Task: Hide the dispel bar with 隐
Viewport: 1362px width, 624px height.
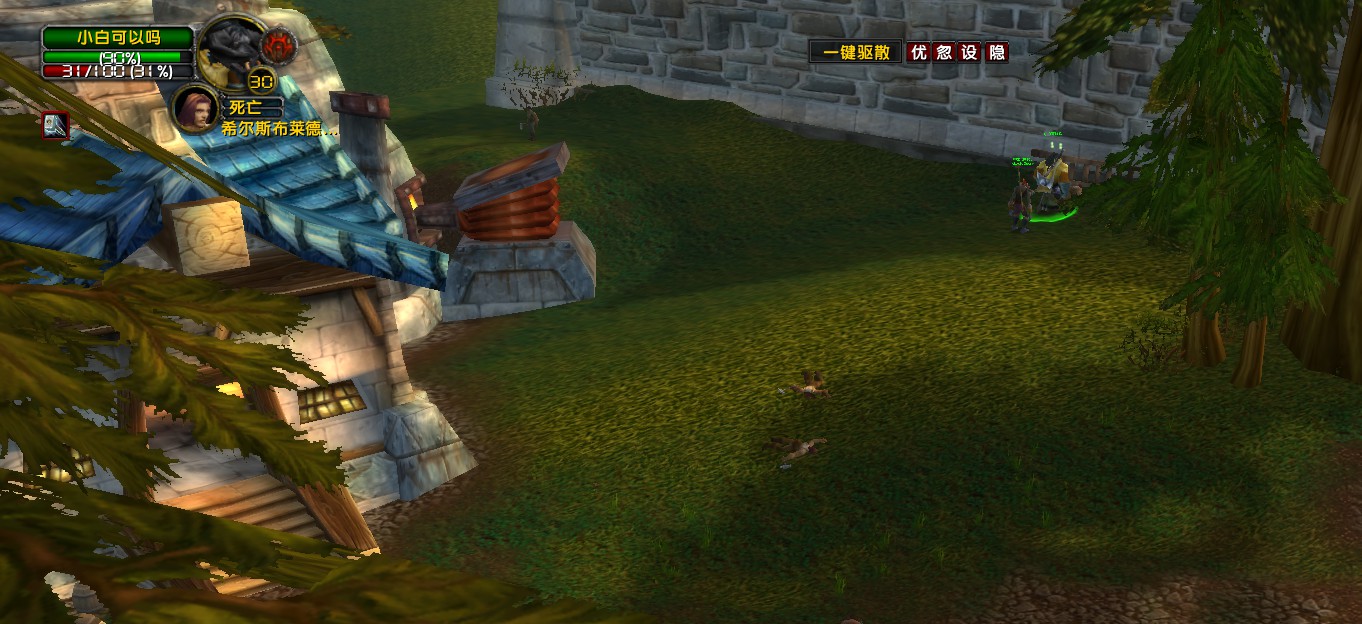Action: click(996, 52)
